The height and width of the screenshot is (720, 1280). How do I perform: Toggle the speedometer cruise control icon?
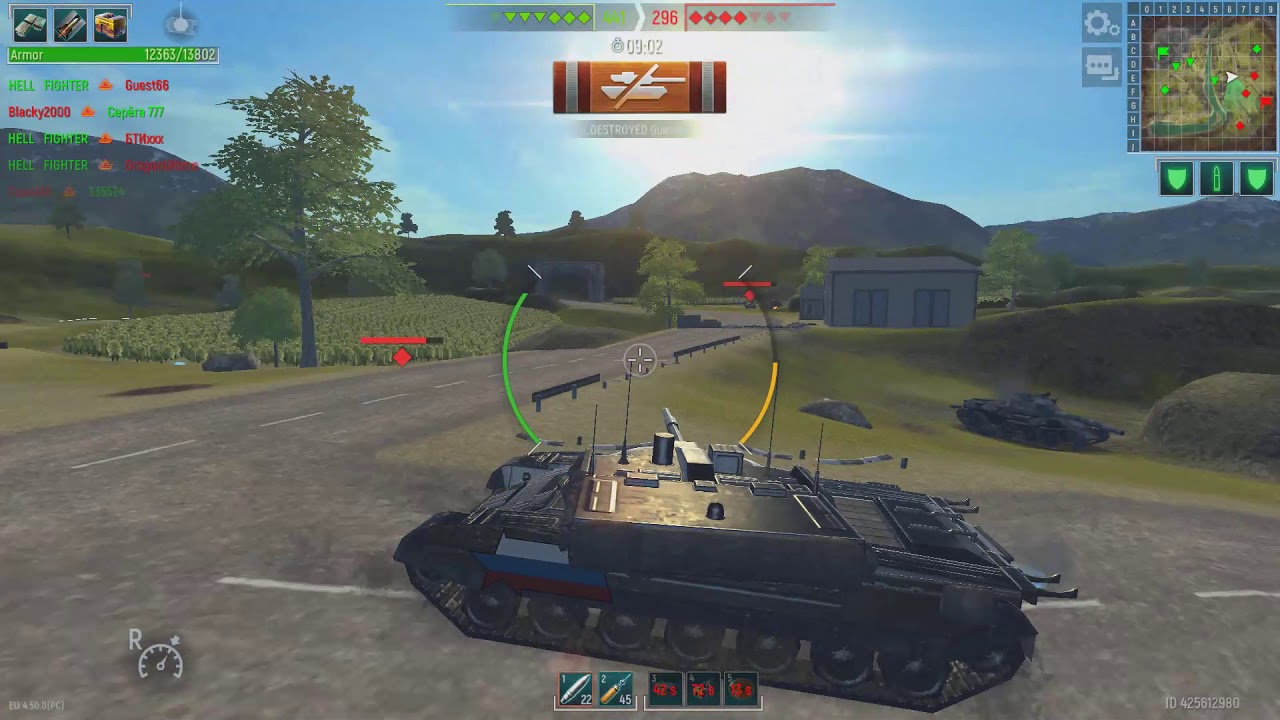click(x=160, y=658)
